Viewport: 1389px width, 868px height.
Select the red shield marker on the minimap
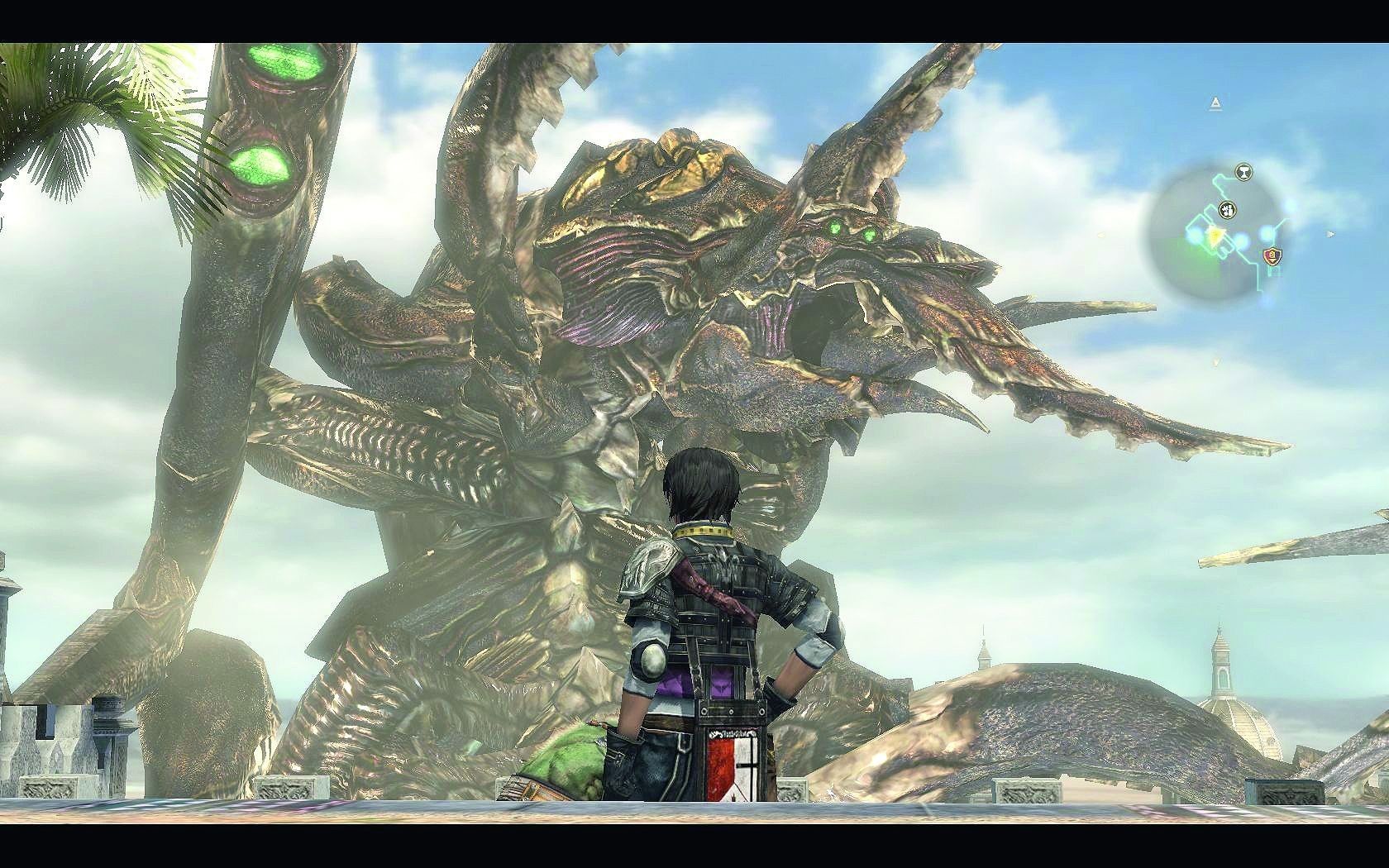1273,255
